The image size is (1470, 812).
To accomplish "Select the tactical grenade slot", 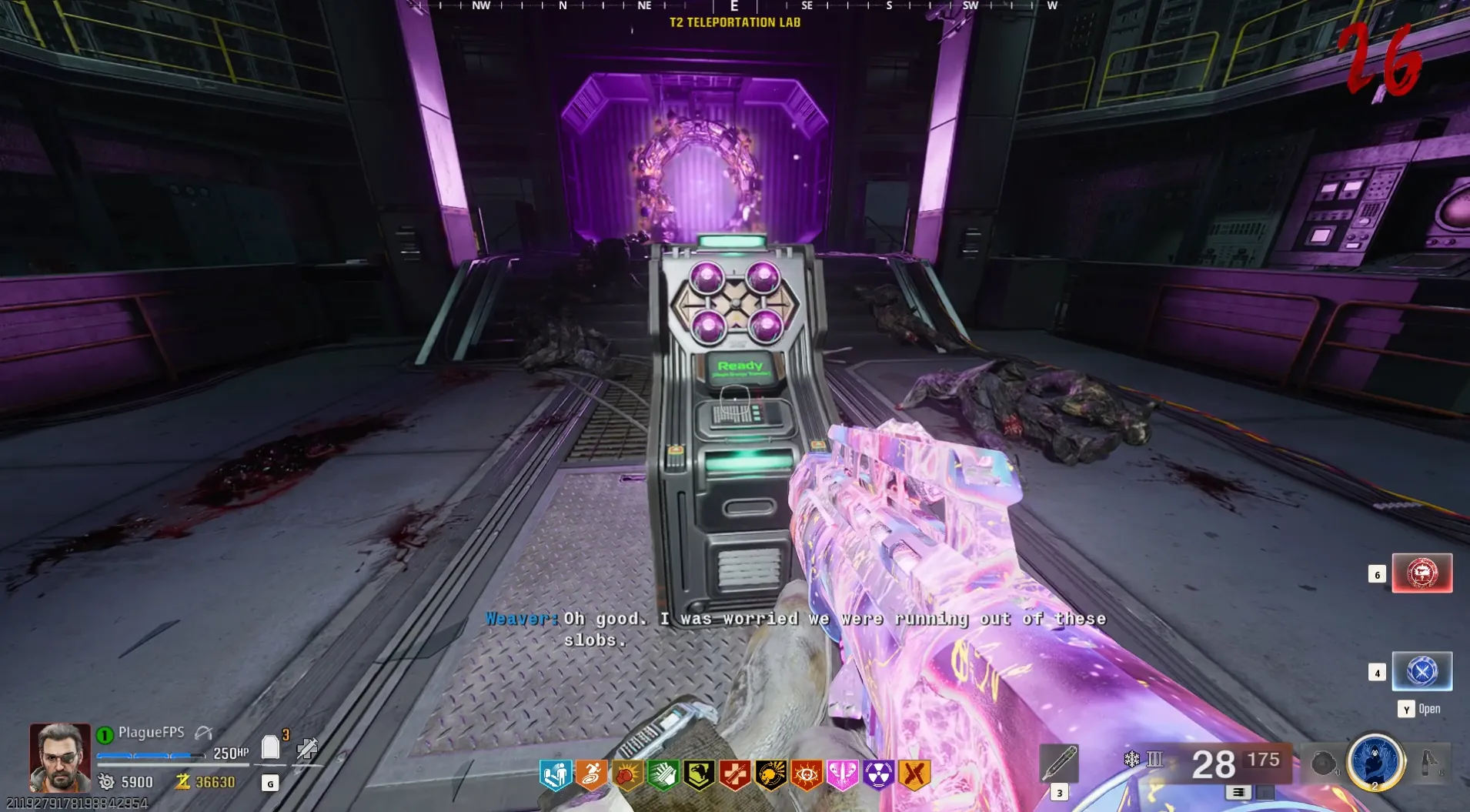I will pos(1323,764).
